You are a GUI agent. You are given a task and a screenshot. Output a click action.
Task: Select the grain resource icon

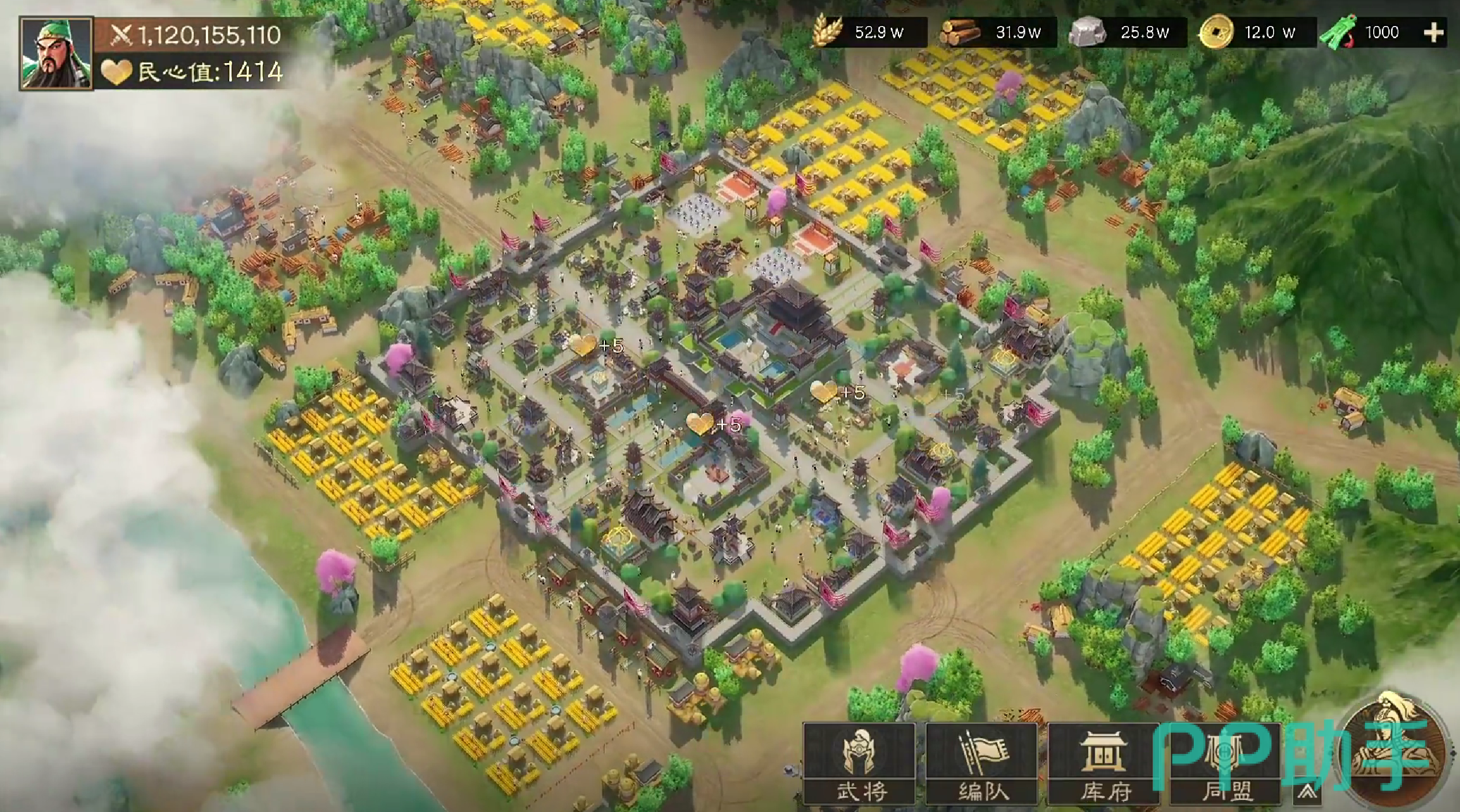point(827,31)
